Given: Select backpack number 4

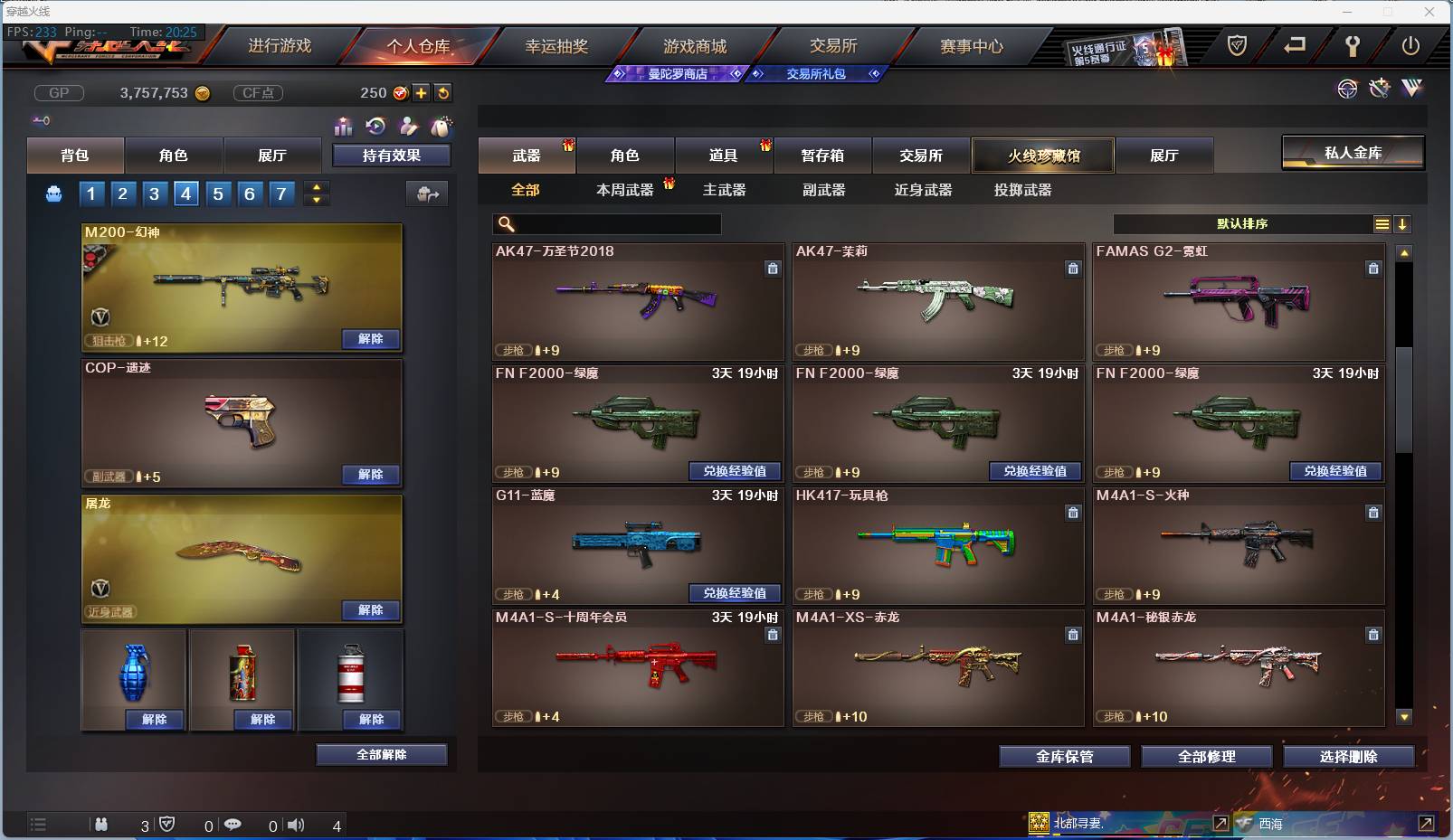Looking at the screenshot, I should pos(185,193).
